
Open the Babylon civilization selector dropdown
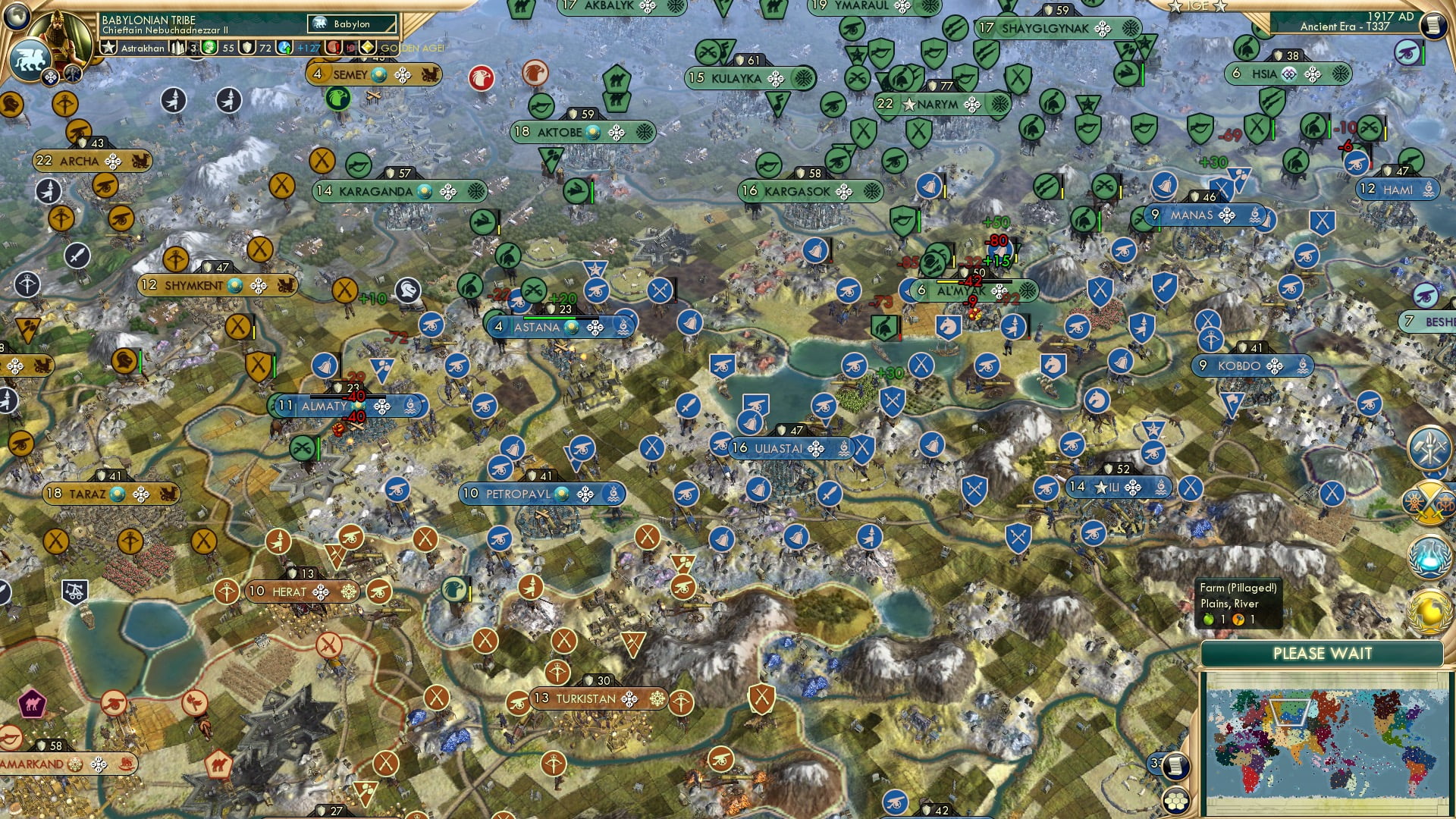[x=351, y=24]
